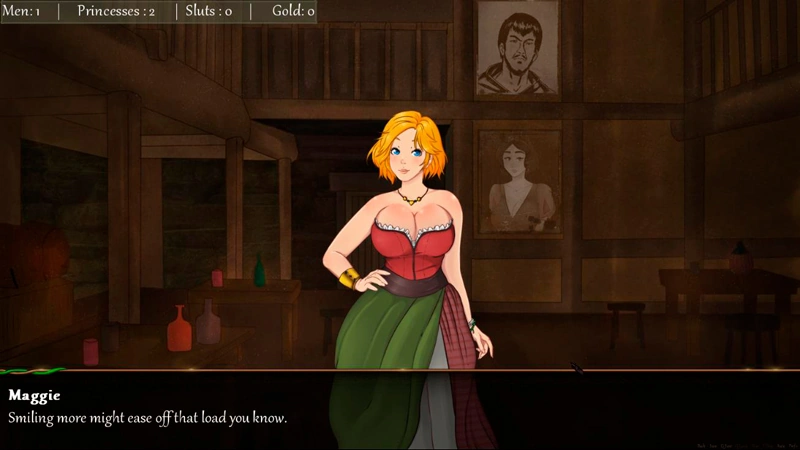This screenshot has width=800, height=450.
Task: Toggle Skip in the quick menu
Action: (754, 445)
